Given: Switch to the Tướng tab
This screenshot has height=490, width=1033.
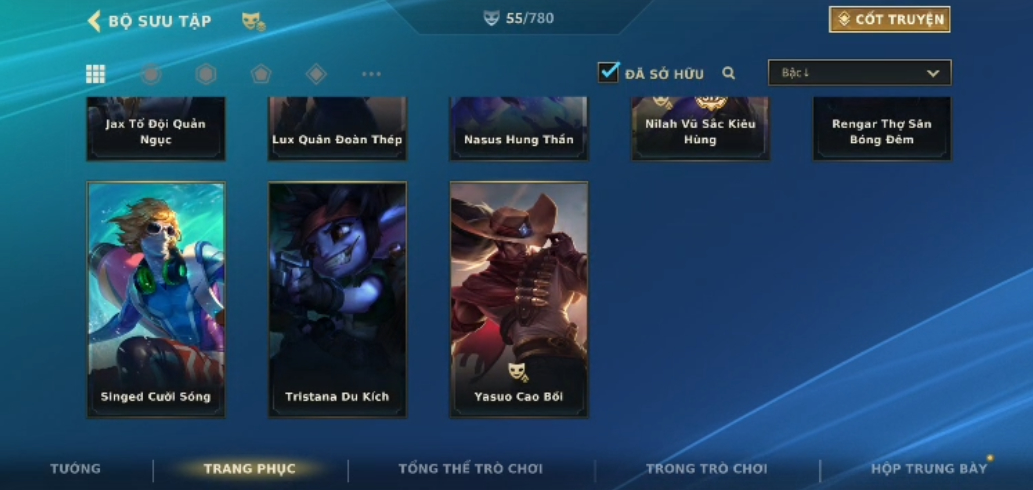Looking at the screenshot, I should 76,468.
